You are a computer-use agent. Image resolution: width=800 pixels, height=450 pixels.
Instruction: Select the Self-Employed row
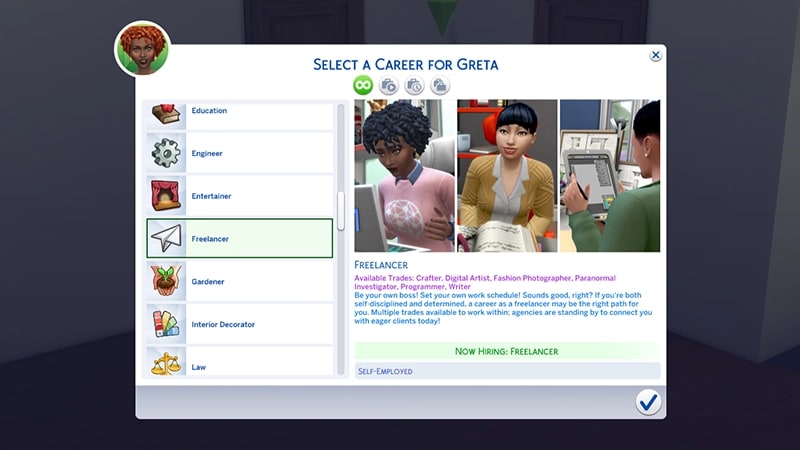508,371
